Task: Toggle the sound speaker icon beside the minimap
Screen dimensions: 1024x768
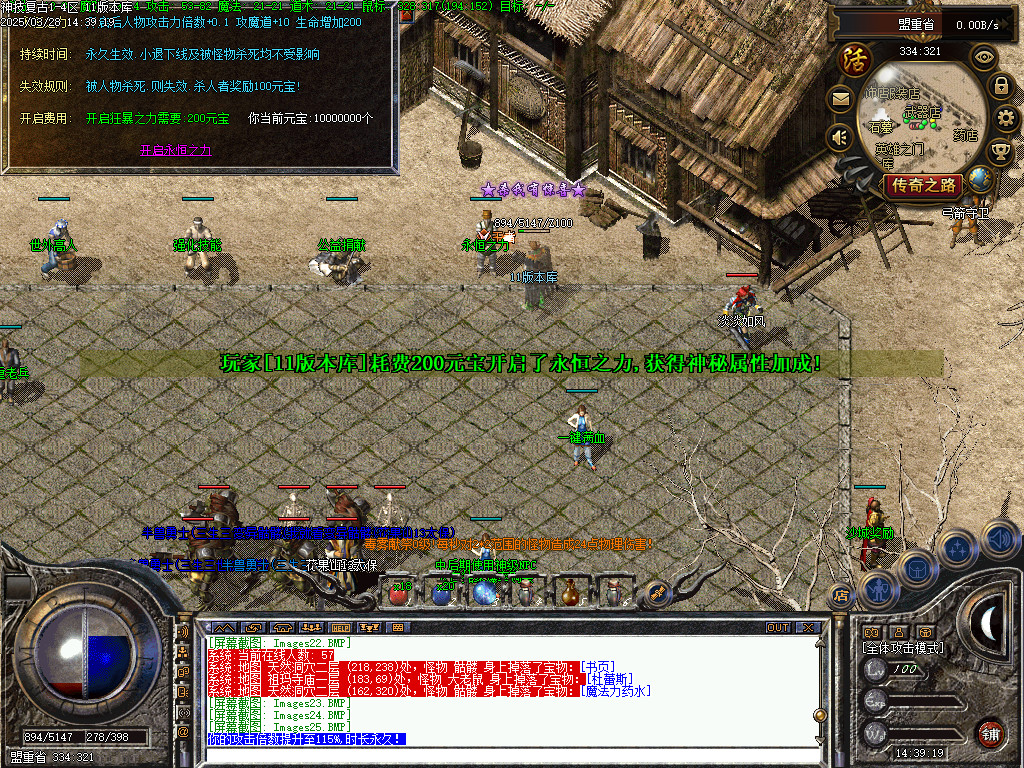Action: (840, 137)
